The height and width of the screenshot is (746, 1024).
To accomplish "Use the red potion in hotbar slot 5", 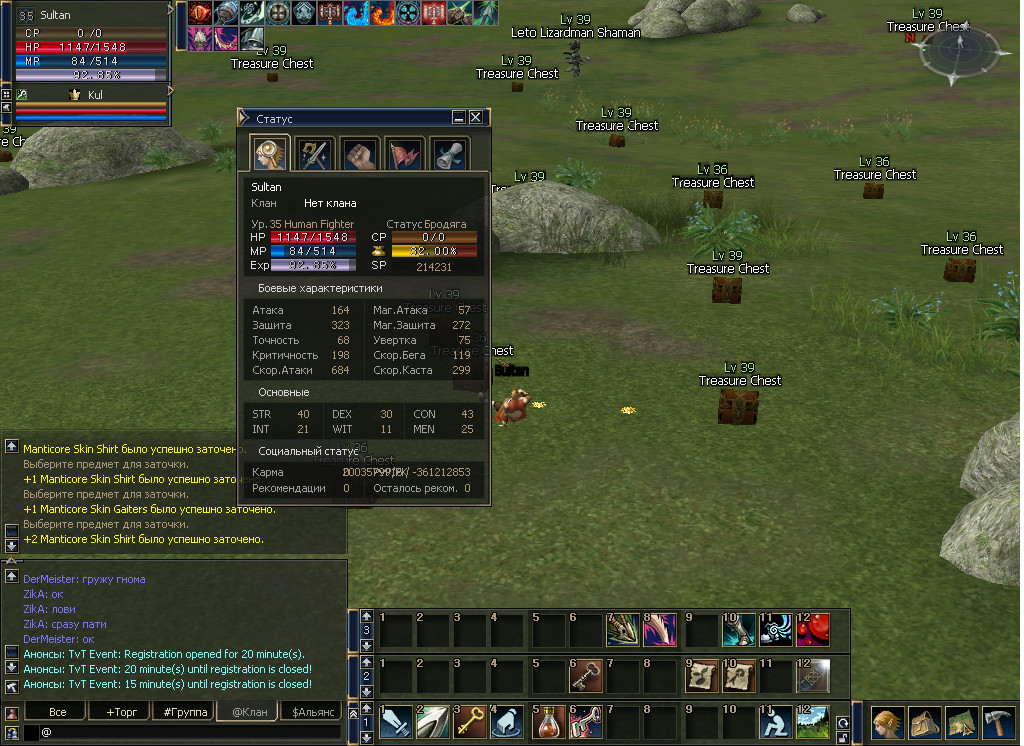I will pos(546,722).
